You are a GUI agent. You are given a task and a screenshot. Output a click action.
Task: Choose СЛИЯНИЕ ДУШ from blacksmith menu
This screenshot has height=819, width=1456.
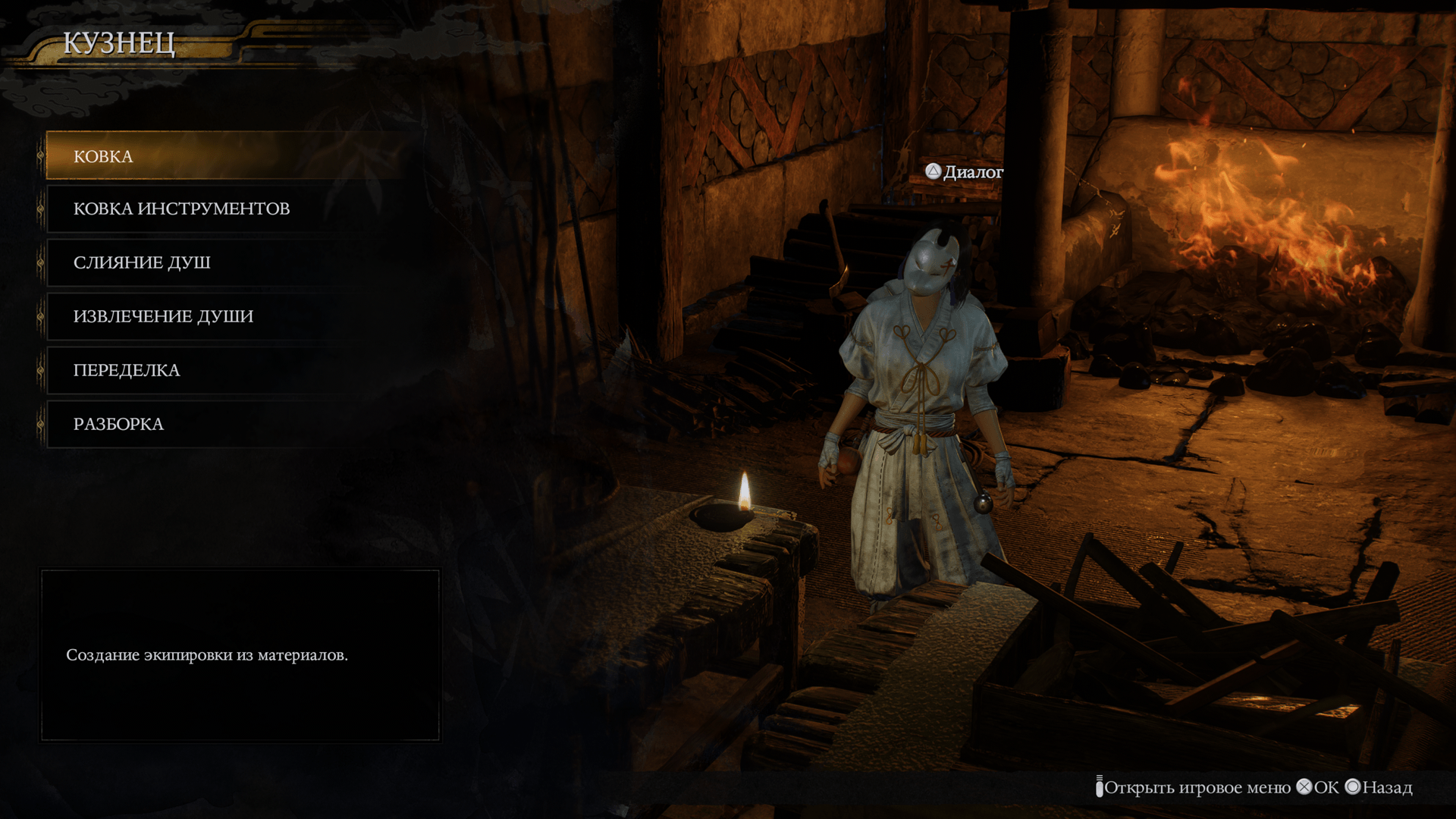[142, 262]
